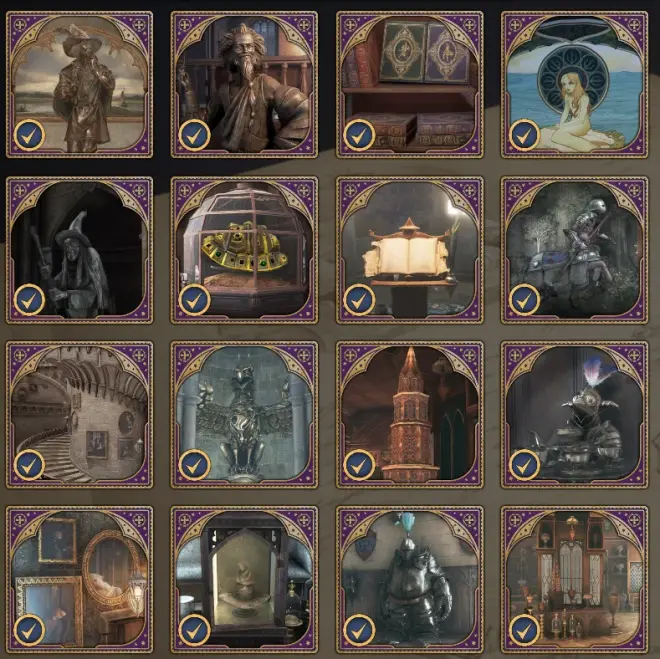Viewport: 660px width, 659px height.
Task: Select the mermaid stained glass card
Action: (574, 85)
